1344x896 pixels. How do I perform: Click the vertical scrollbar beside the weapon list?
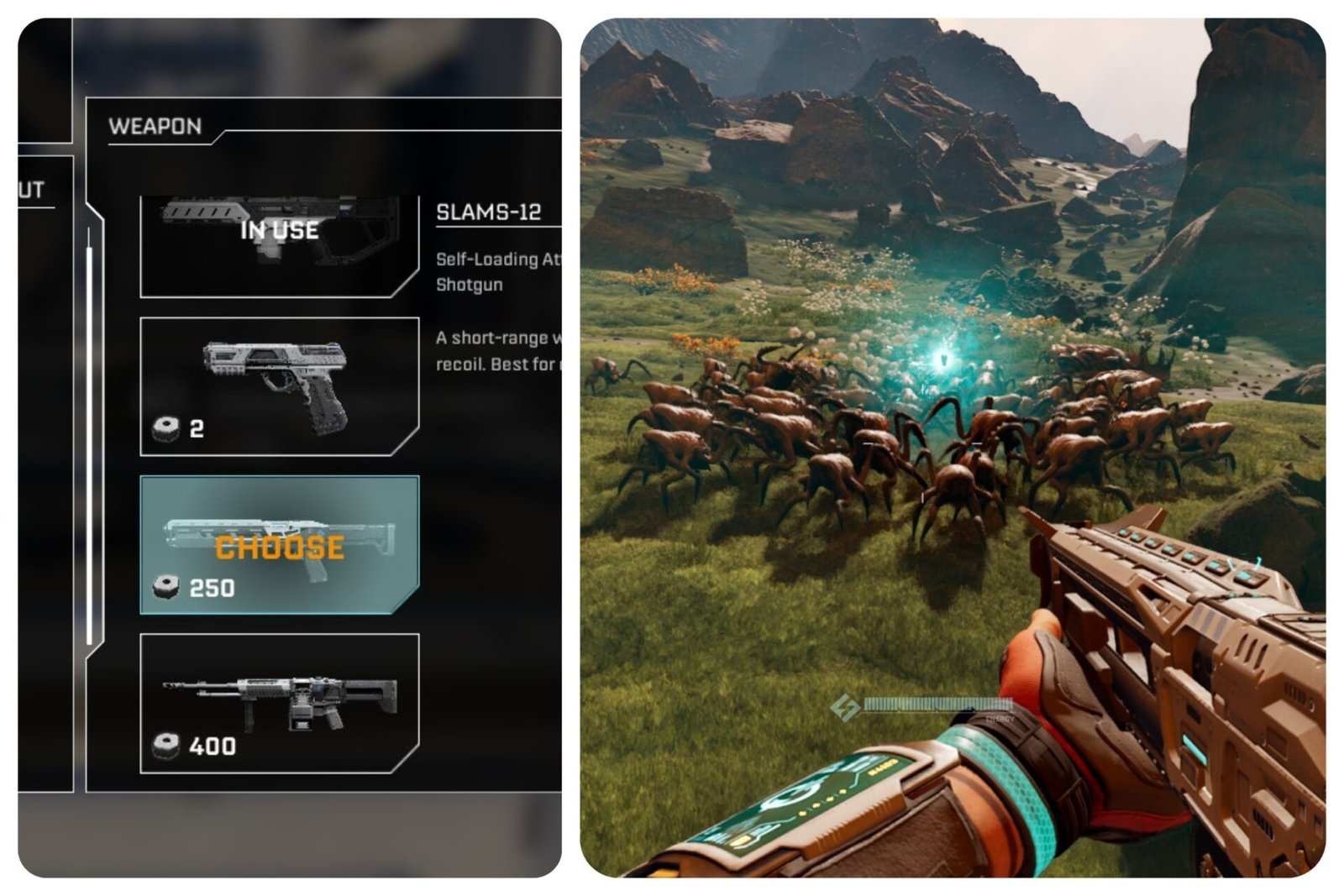pyautogui.click(x=88, y=437)
